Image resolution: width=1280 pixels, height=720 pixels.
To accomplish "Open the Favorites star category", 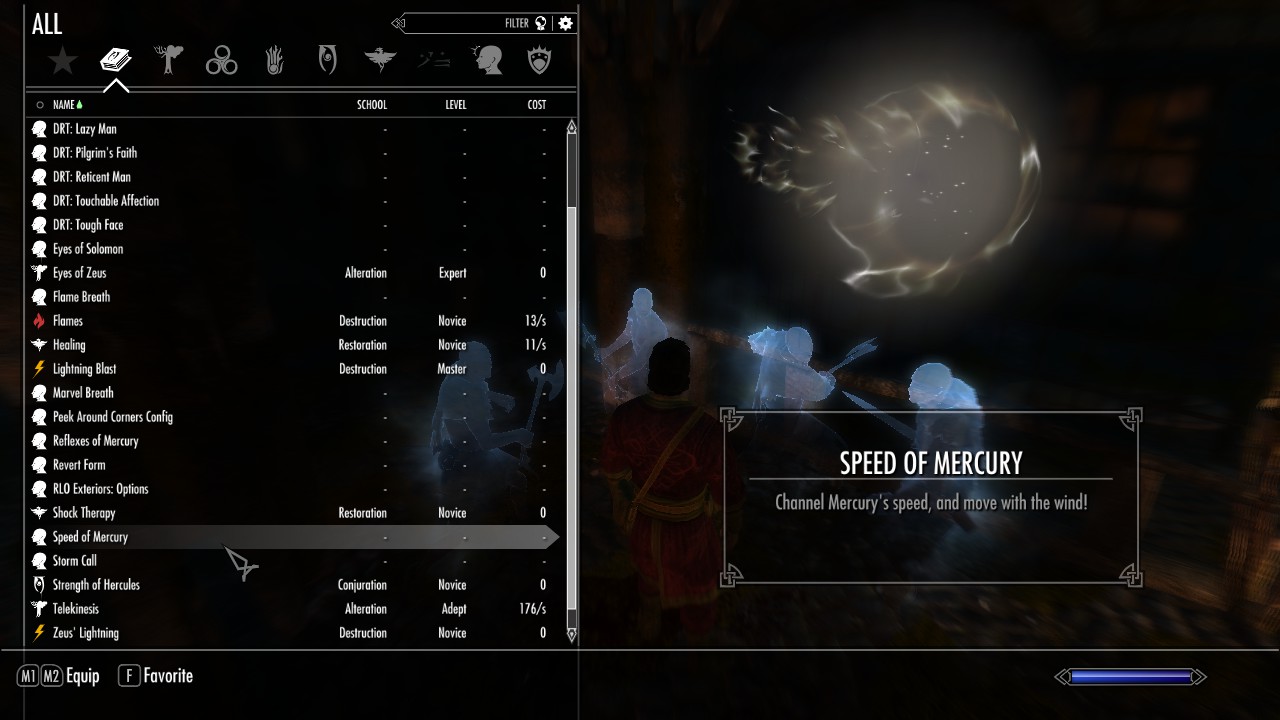I will (x=63, y=61).
